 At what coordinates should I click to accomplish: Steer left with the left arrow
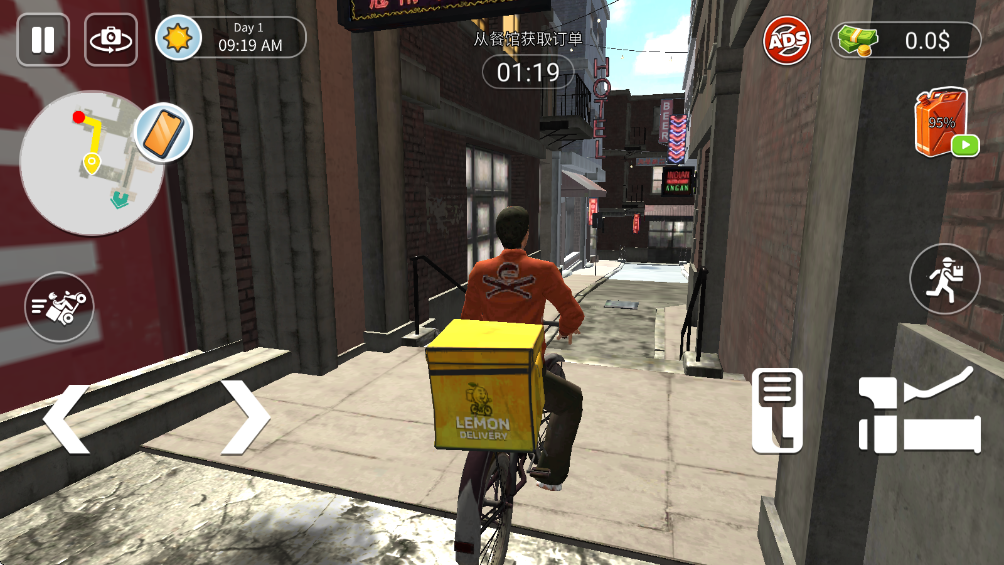pos(66,417)
